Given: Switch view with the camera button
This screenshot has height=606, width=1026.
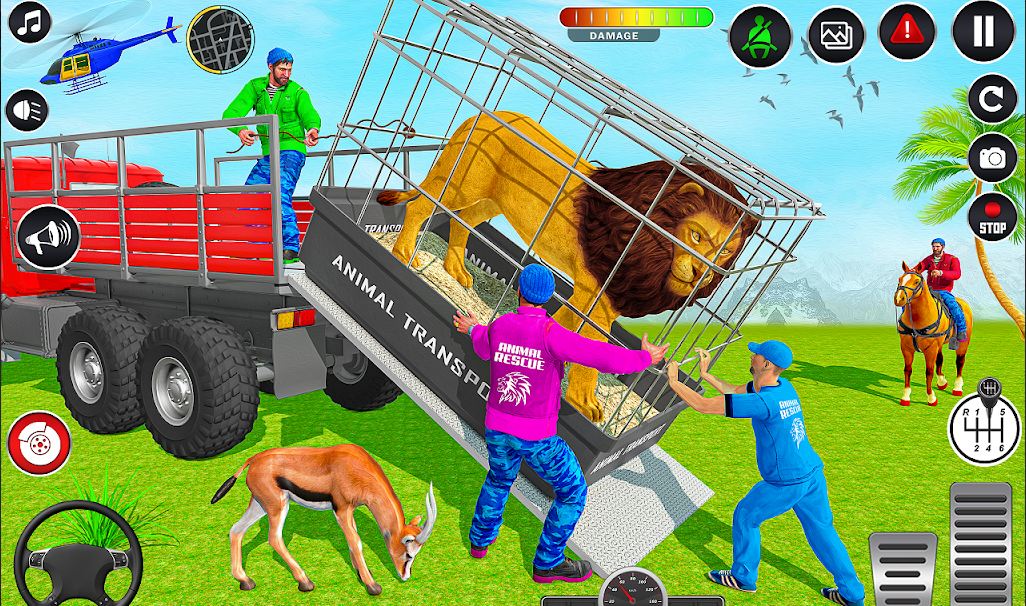Looking at the screenshot, I should coord(992,158).
